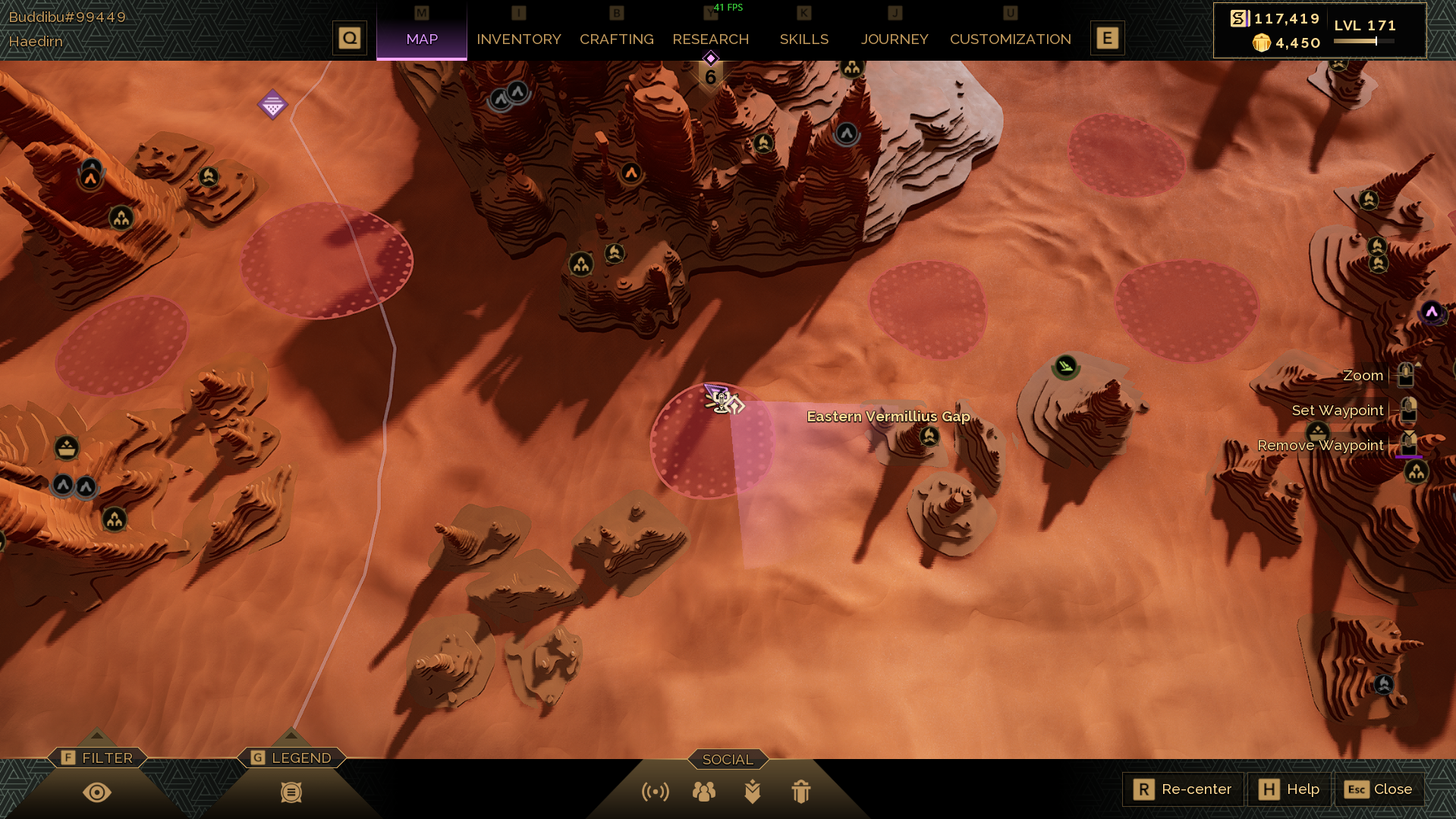Select the green ornithopter marker on the map

click(x=1065, y=367)
